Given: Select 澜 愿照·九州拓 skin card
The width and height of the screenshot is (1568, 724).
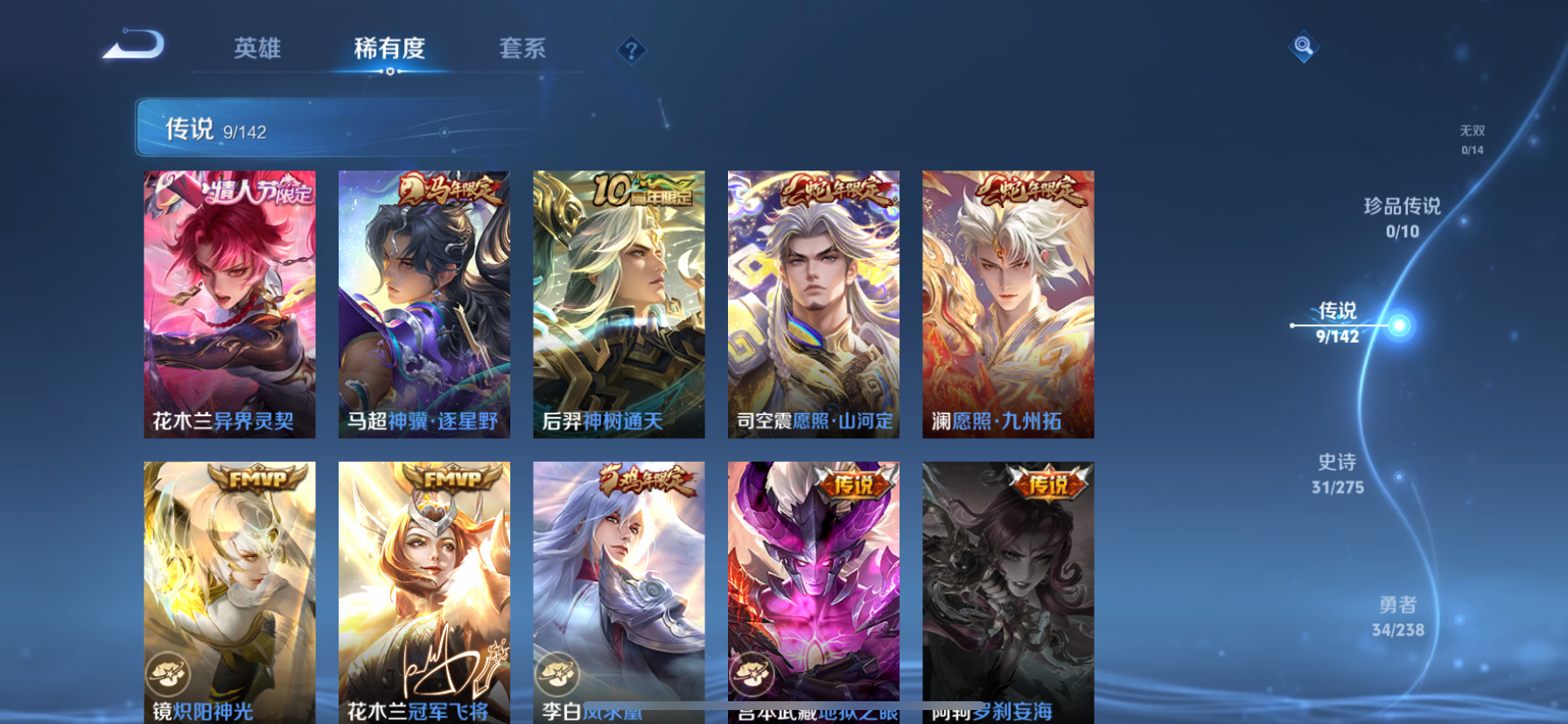Looking at the screenshot, I should [1008, 303].
